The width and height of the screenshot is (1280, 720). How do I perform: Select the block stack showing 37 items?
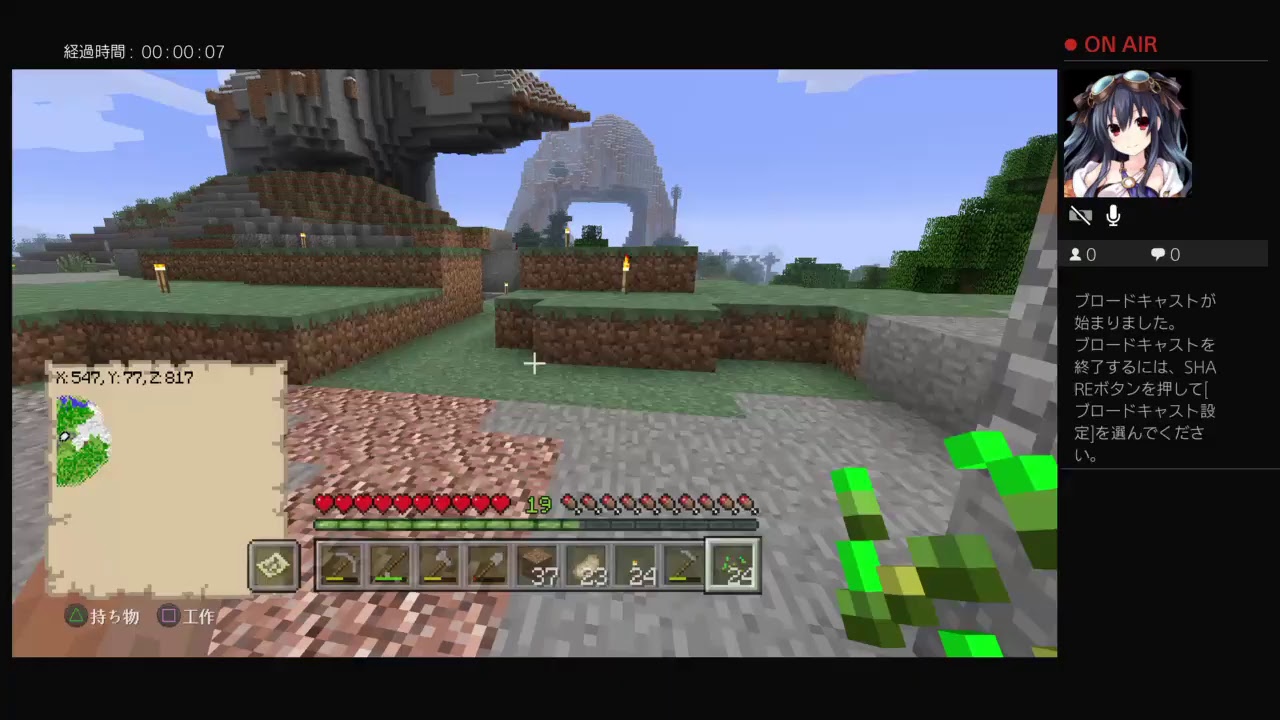pos(537,565)
